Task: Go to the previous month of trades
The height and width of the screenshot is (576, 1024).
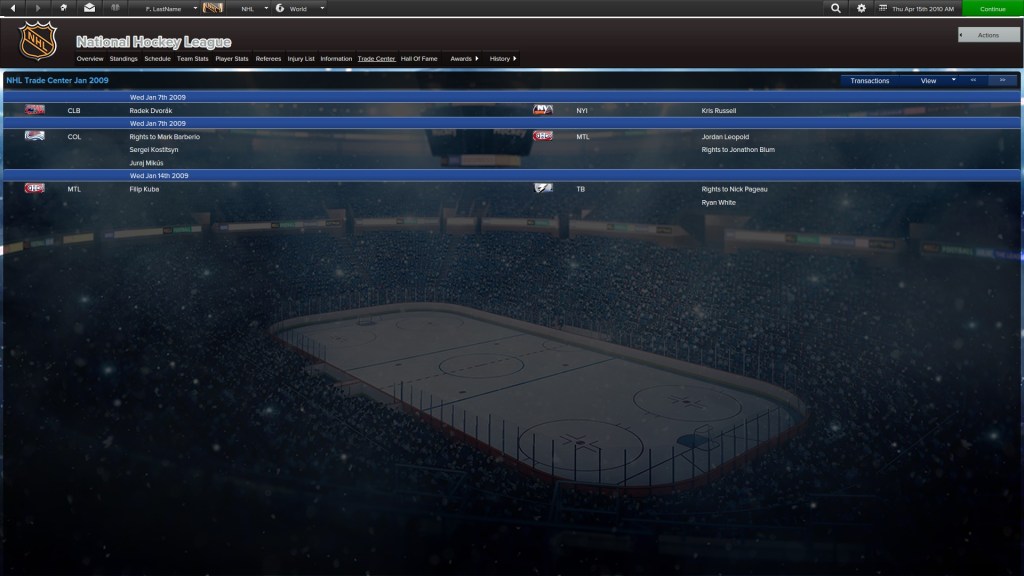Action: click(x=974, y=80)
